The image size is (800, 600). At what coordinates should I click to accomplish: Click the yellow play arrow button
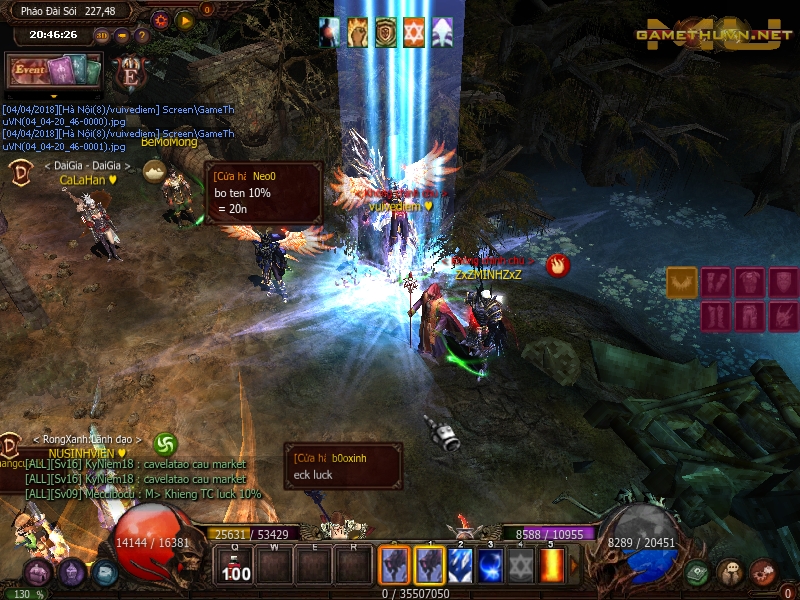click(185, 19)
